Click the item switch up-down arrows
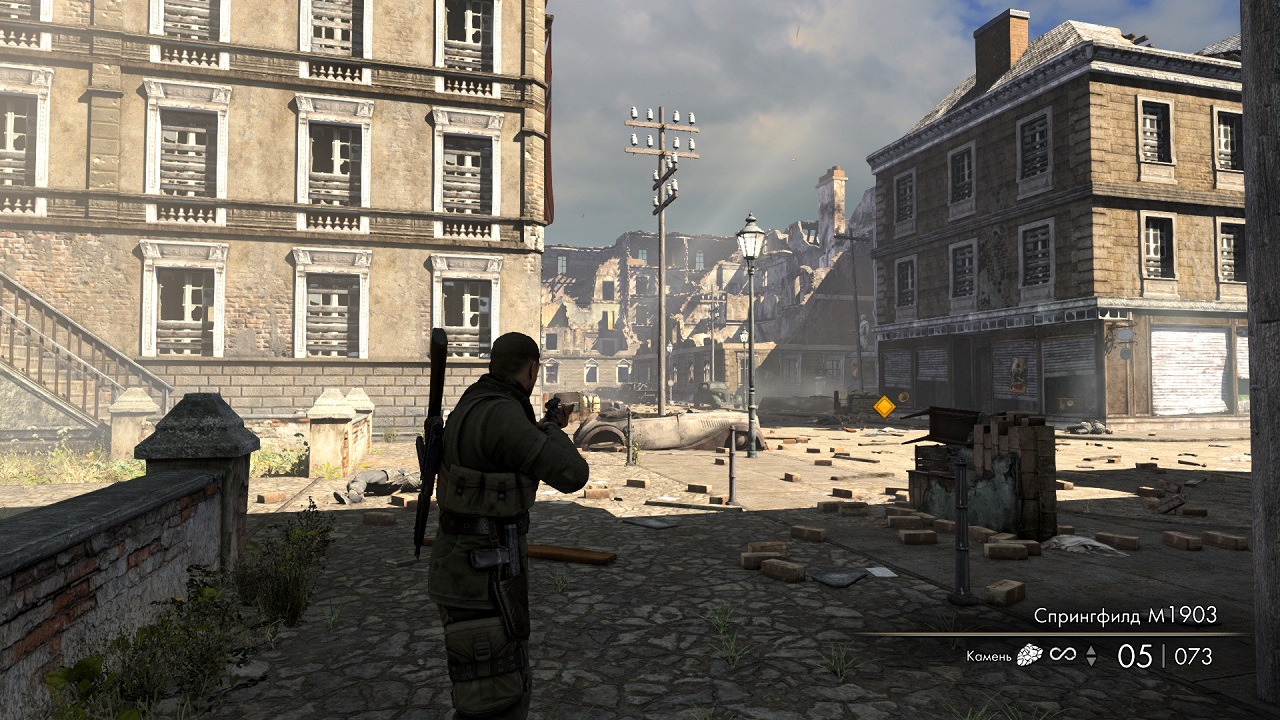The height and width of the screenshot is (720, 1280). [x=1090, y=656]
